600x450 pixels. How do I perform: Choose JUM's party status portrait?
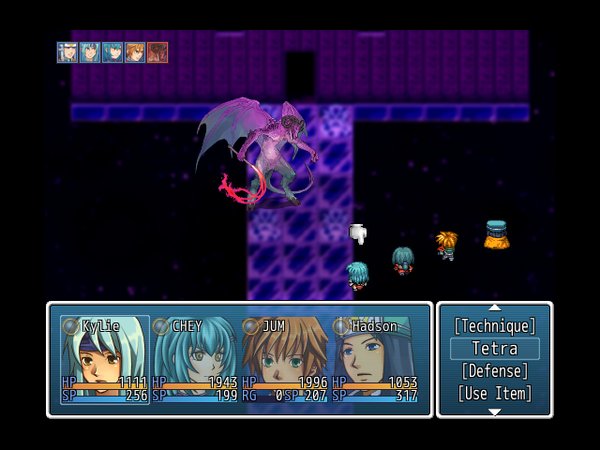pyautogui.click(x=284, y=360)
